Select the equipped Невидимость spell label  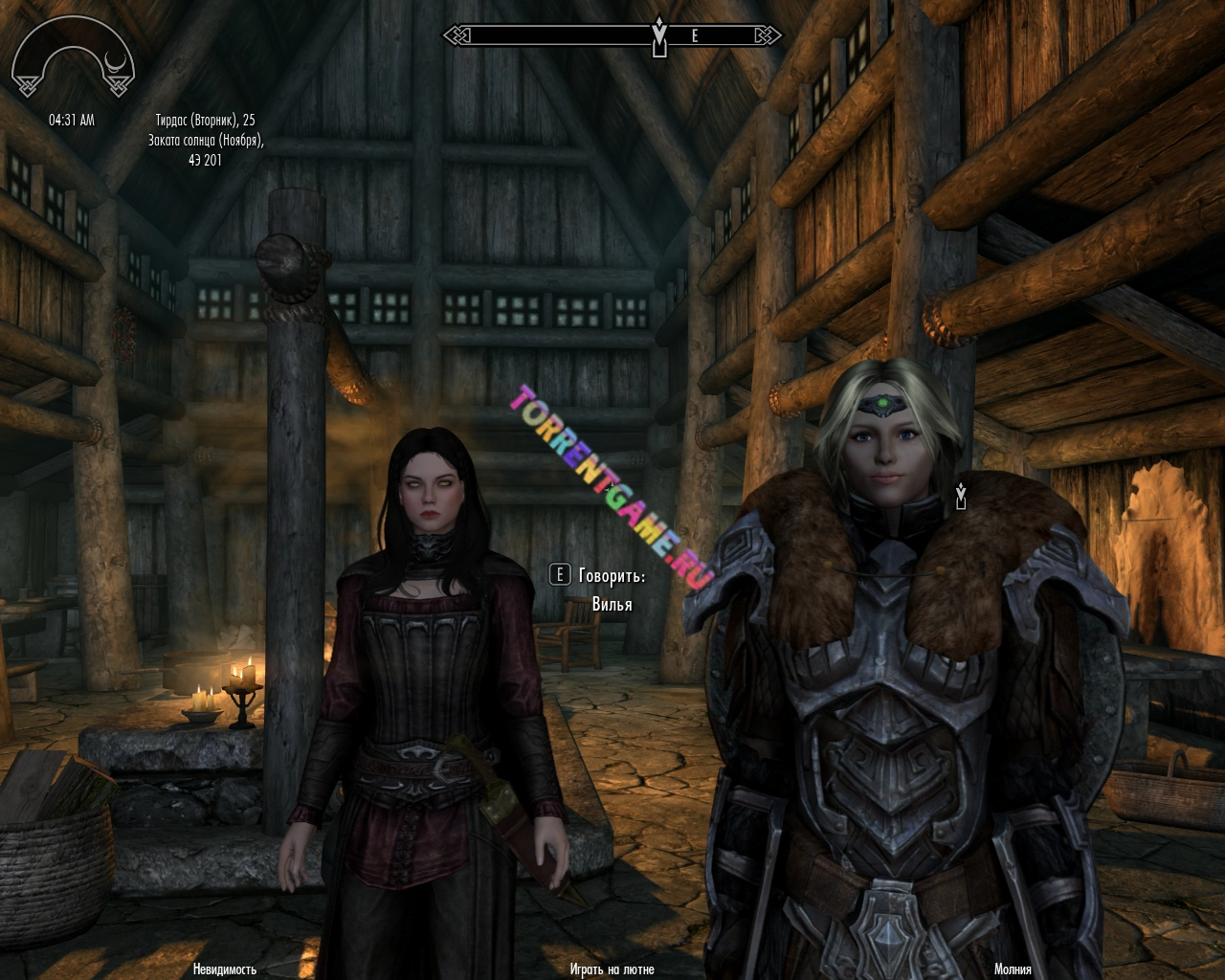pos(225,969)
